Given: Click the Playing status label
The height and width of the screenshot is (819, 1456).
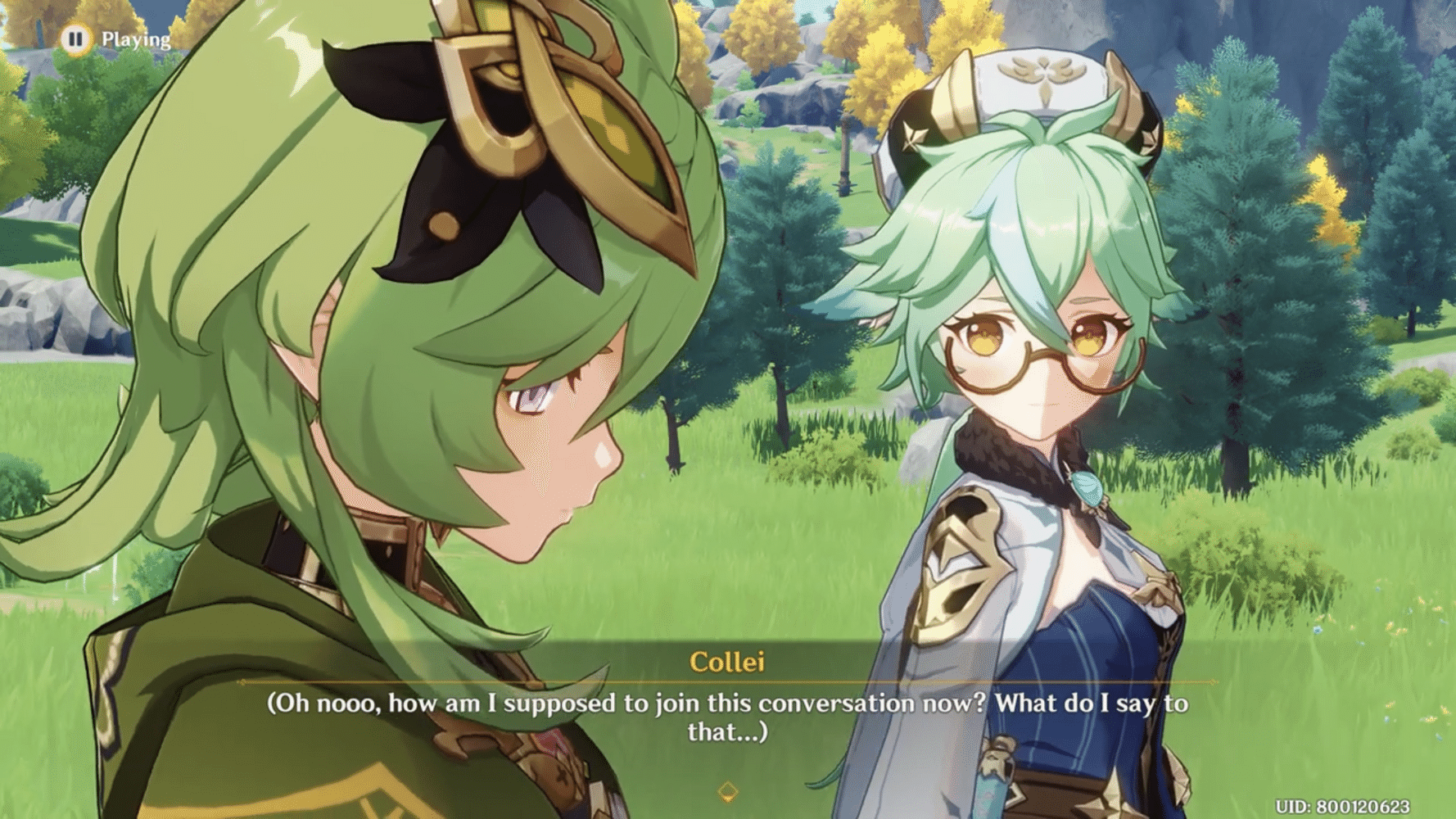Looking at the screenshot, I should (x=136, y=38).
